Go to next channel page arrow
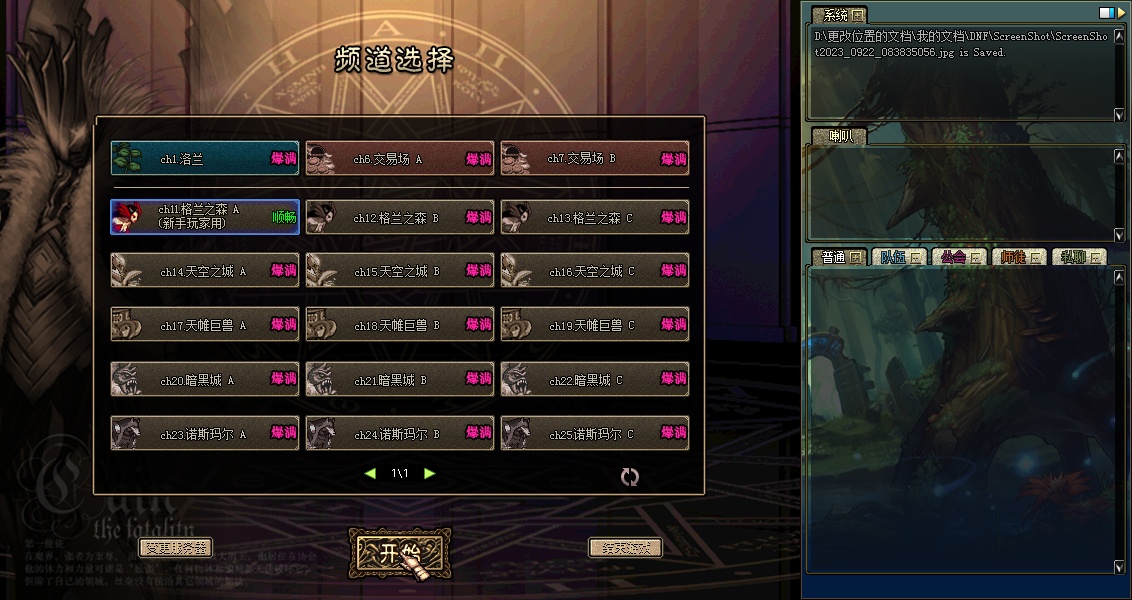 (x=430, y=473)
